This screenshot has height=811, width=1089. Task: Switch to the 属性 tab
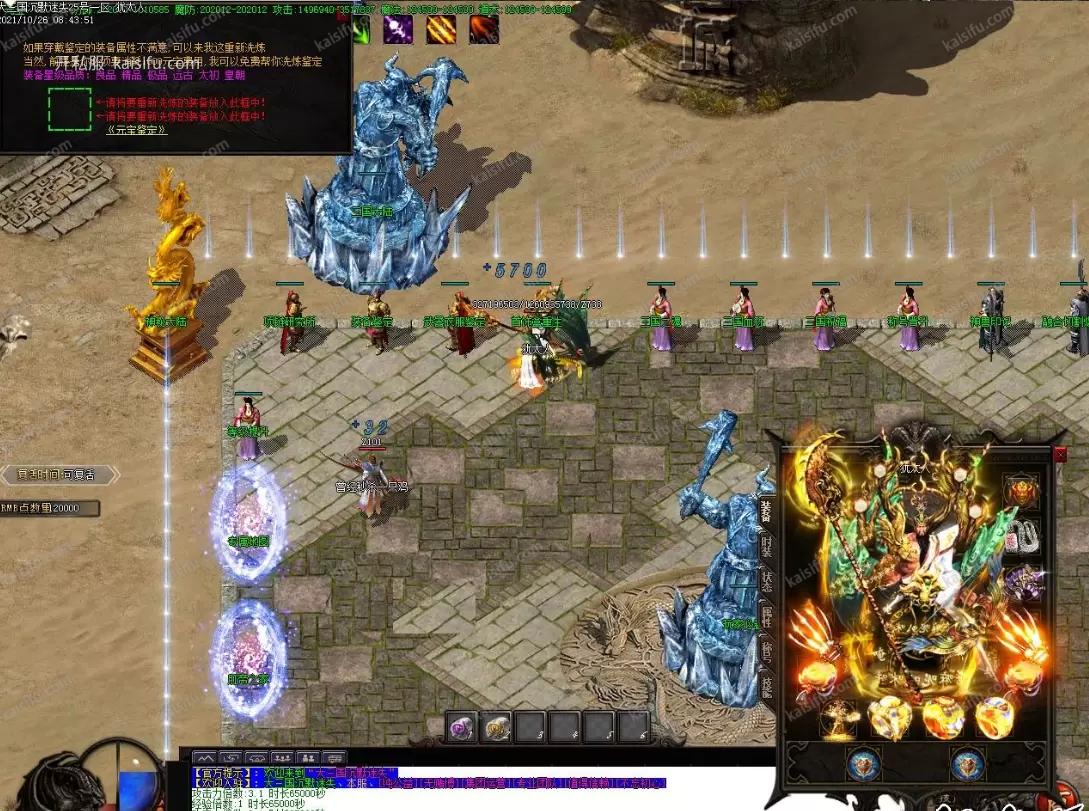[766, 617]
